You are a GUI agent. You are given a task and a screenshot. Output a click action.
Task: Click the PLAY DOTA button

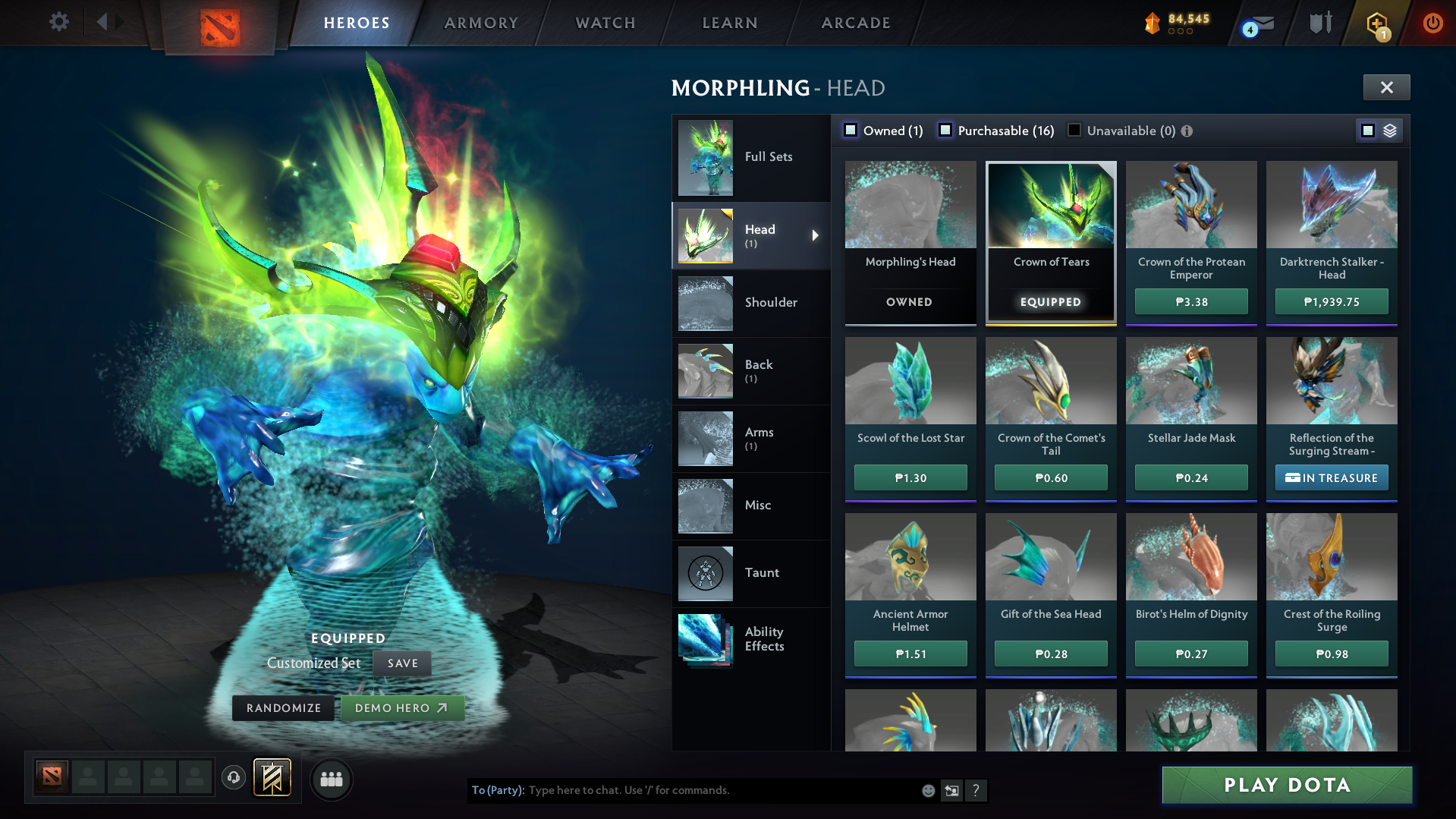[x=1286, y=785]
